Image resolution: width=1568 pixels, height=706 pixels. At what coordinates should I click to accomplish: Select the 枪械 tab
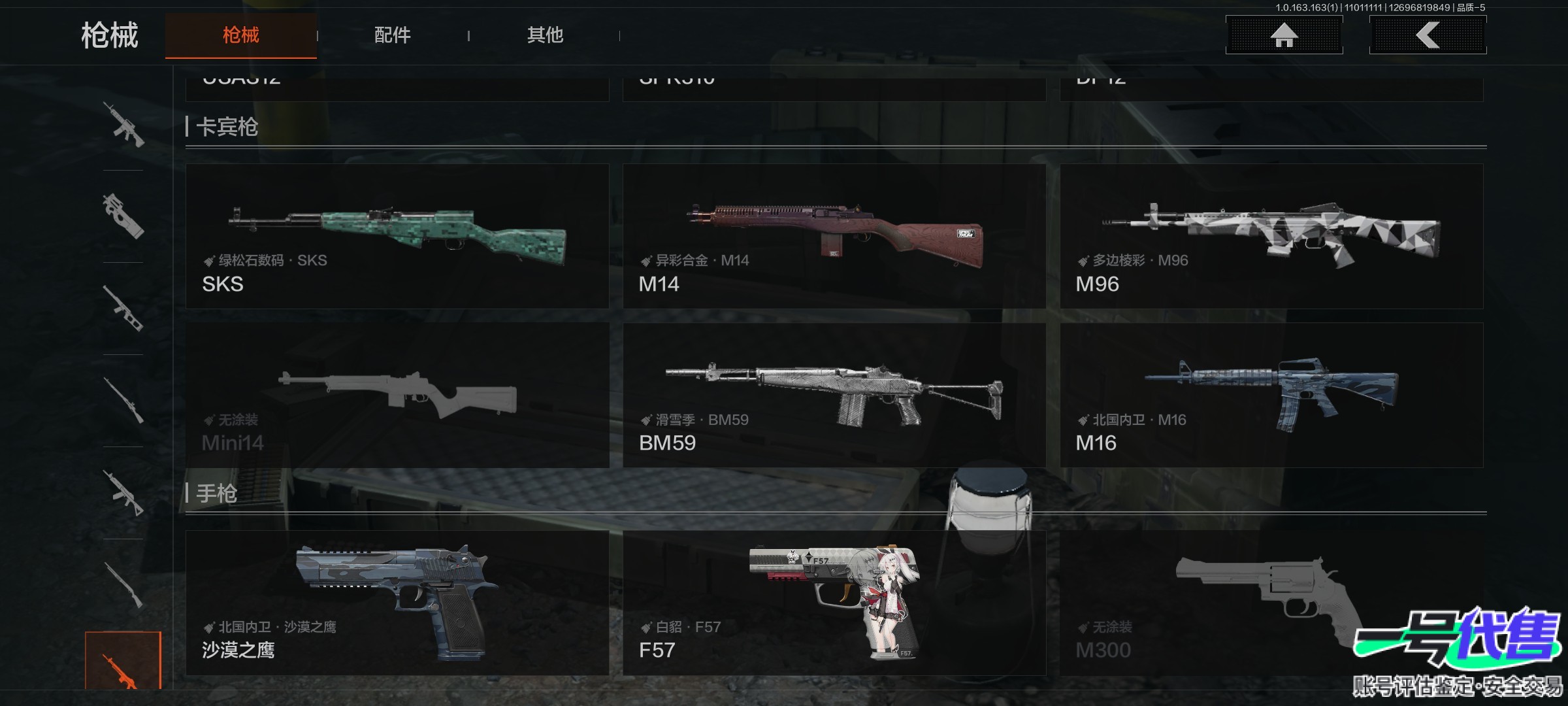point(240,35)
